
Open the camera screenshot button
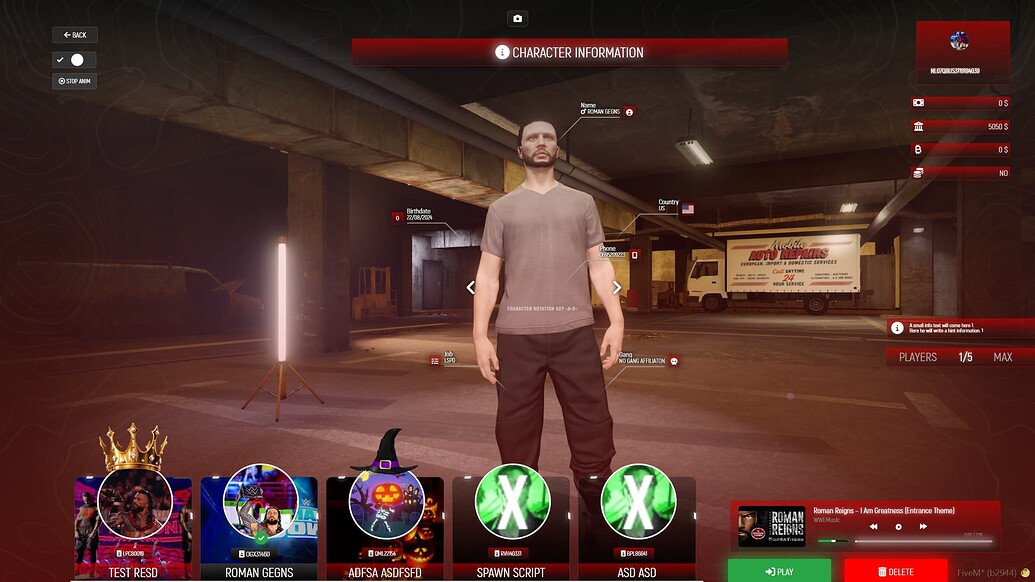(517, 18)
